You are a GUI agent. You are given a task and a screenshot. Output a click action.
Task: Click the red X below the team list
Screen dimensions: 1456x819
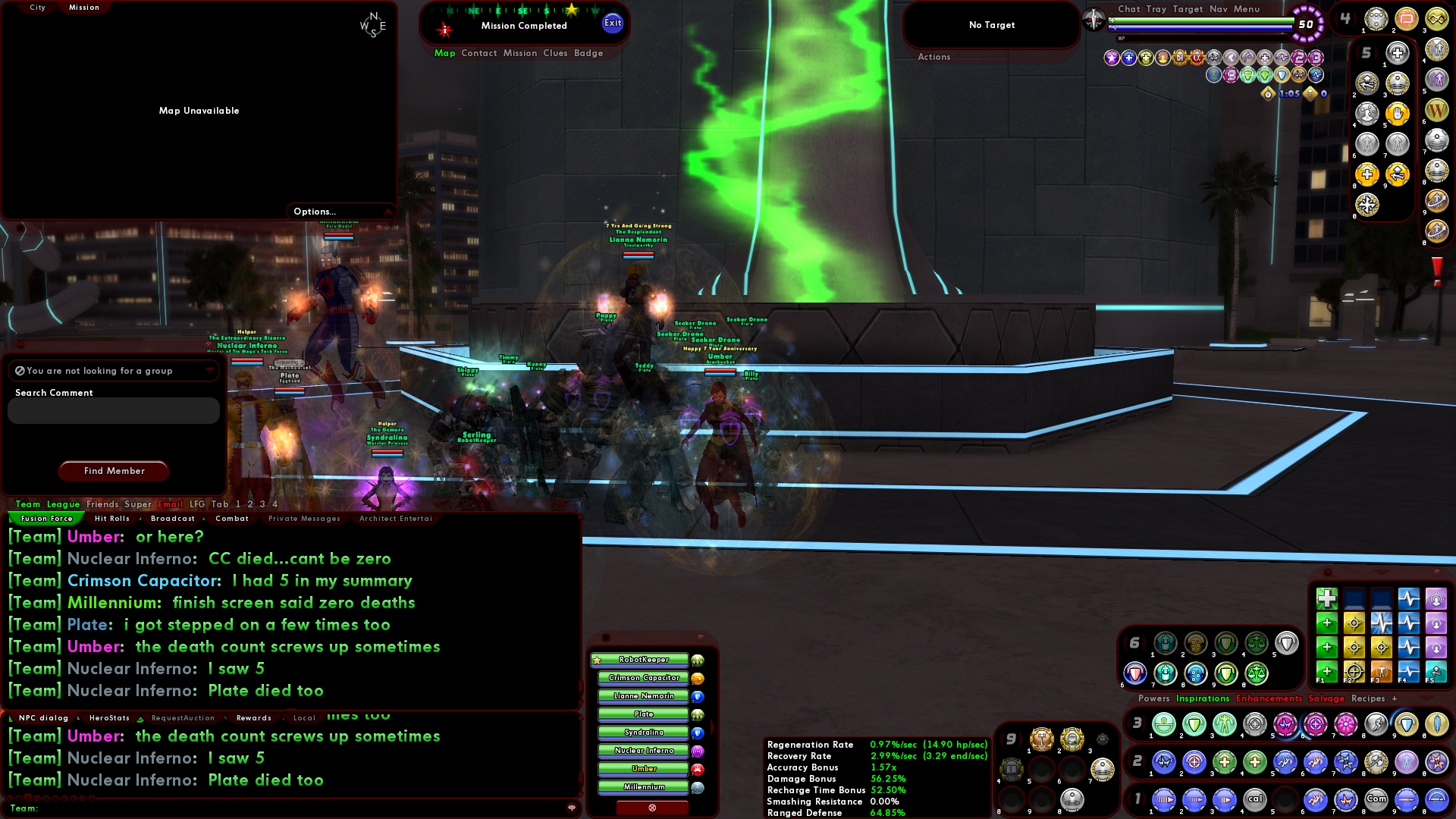point(651,808)
